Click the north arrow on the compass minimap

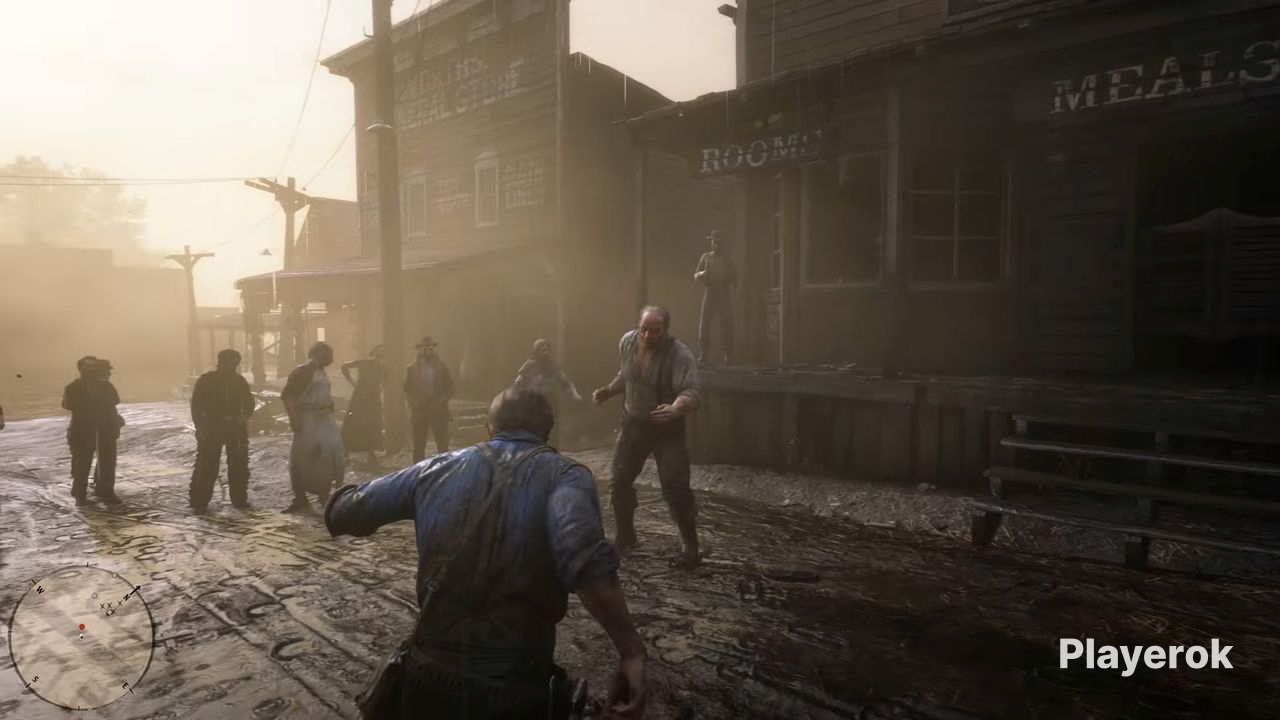136,588
